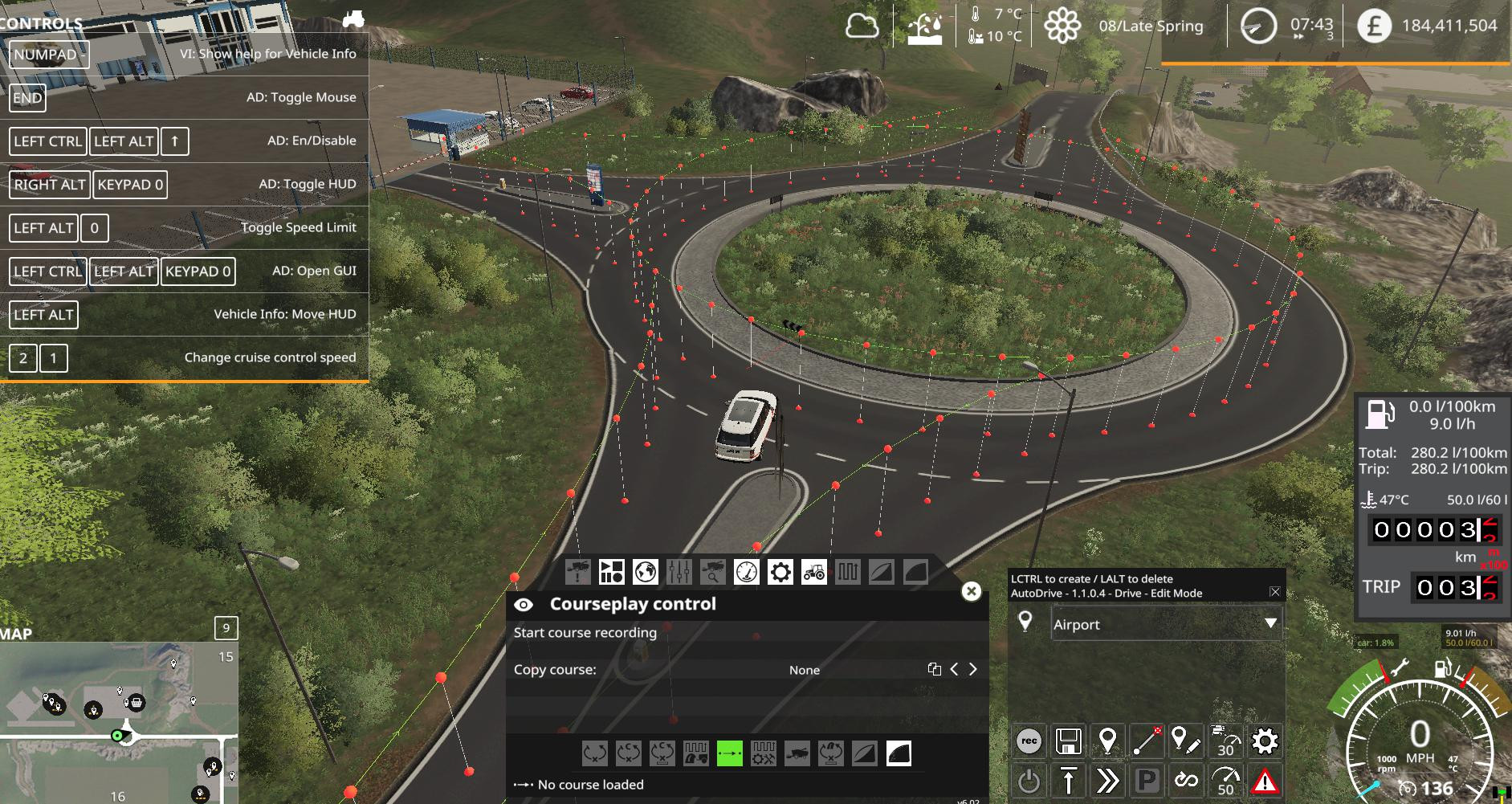
Task: Select Courseplay rec button to record route
Action: 1029,741
